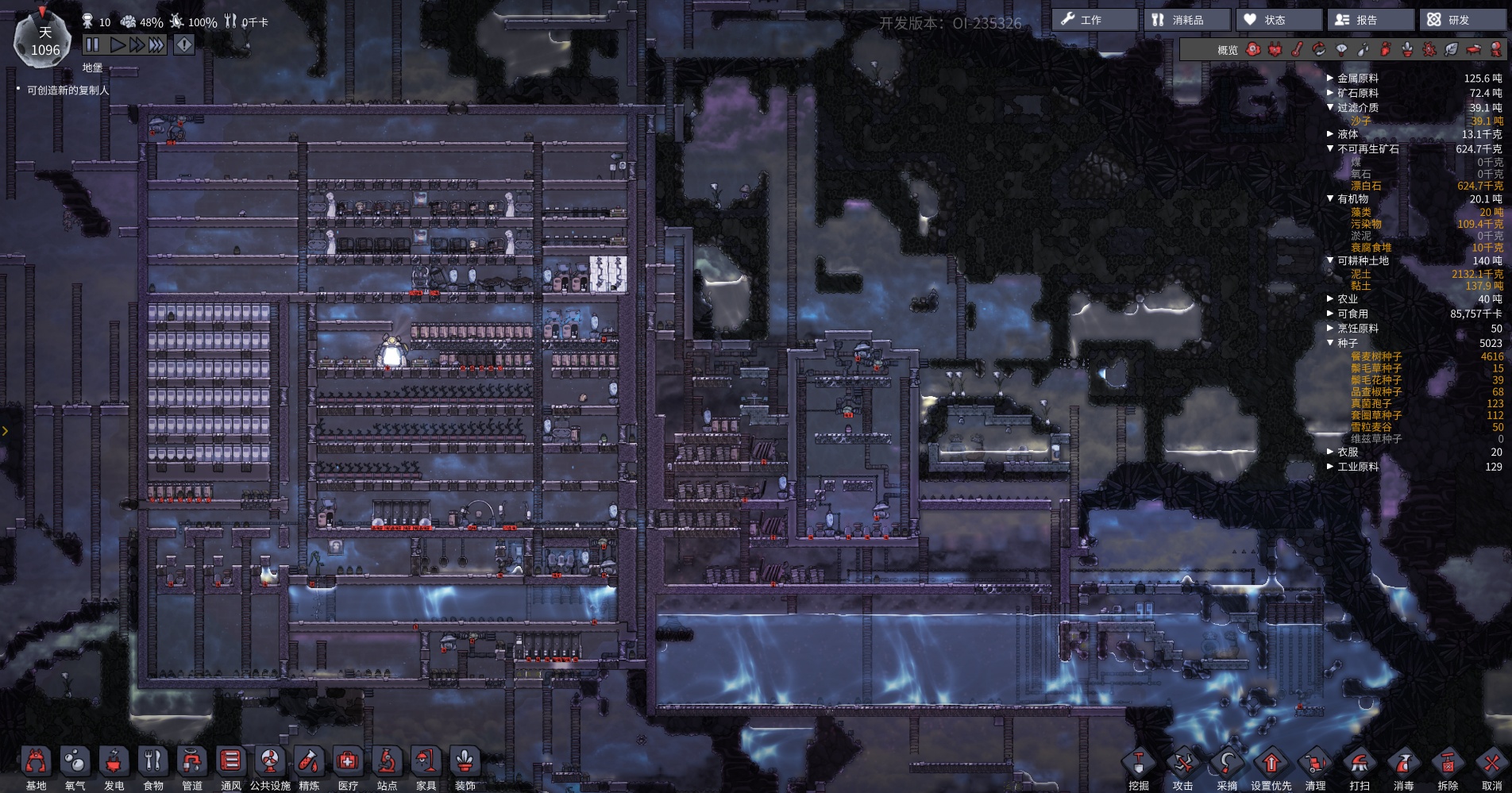Viewport: 1512px width, 793px height.
Task: Select the 取消 (Cancel) tool
Action: [1491, 765]
